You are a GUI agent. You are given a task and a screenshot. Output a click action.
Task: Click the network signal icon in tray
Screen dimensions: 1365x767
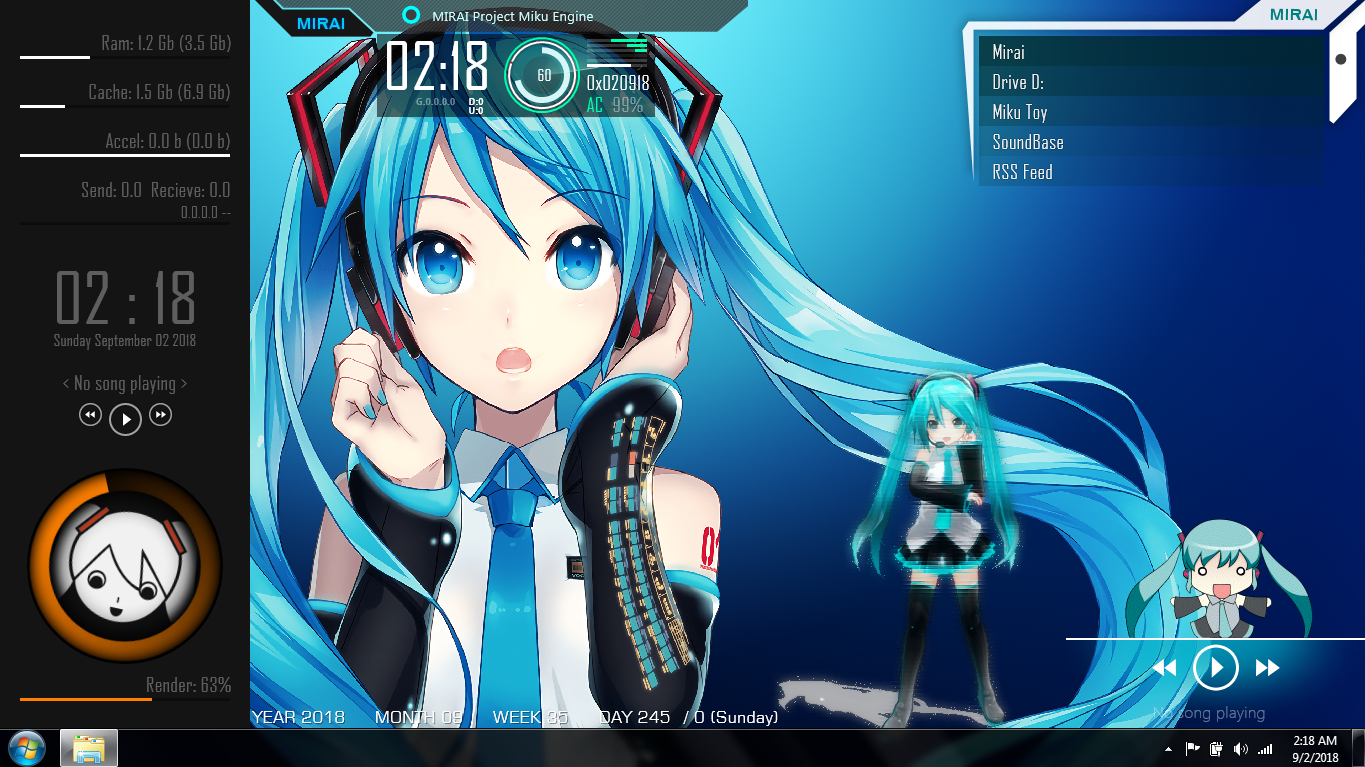[1263, 749]
